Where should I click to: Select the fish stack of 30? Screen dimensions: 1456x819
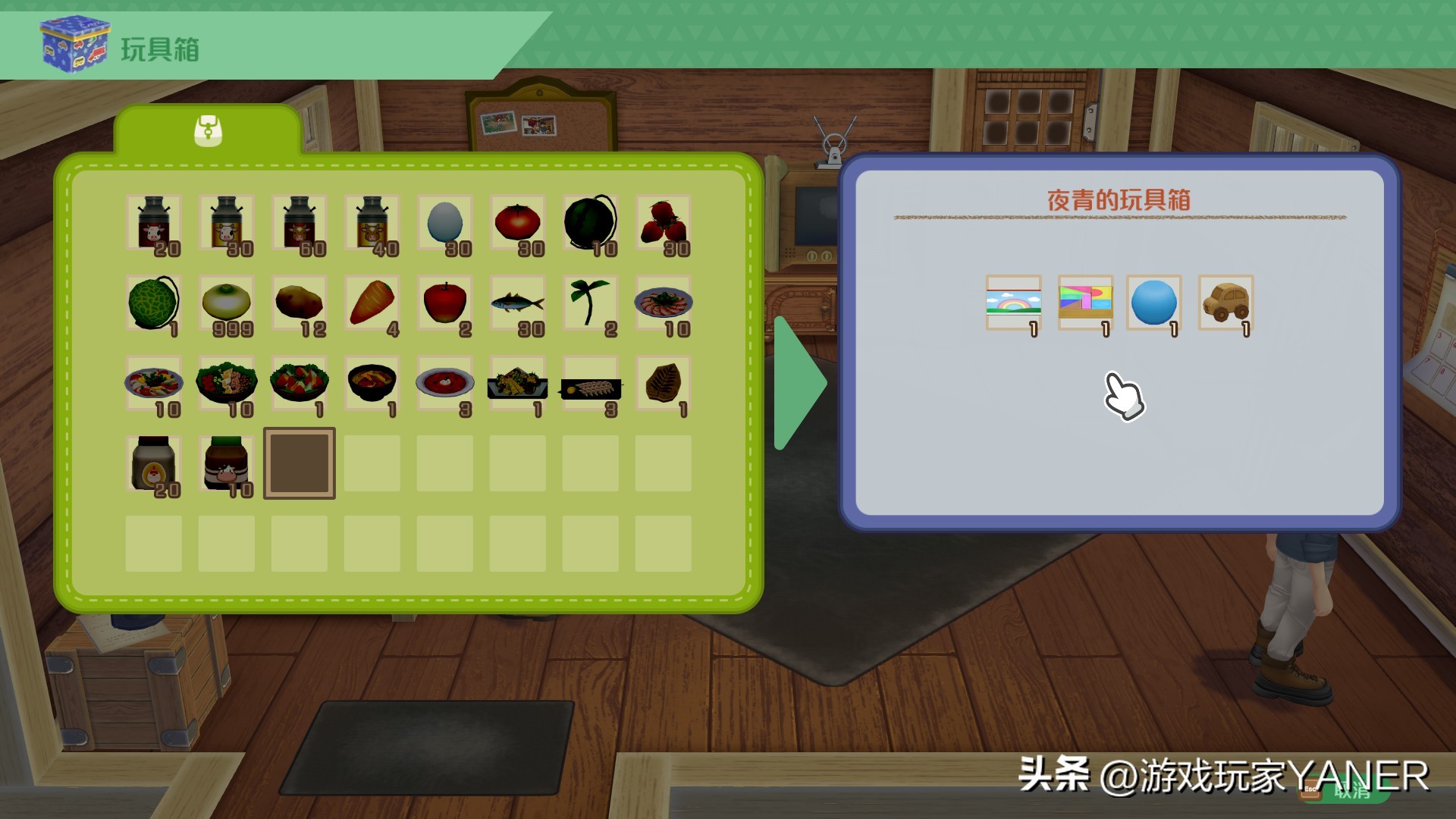tap(517, 303)
